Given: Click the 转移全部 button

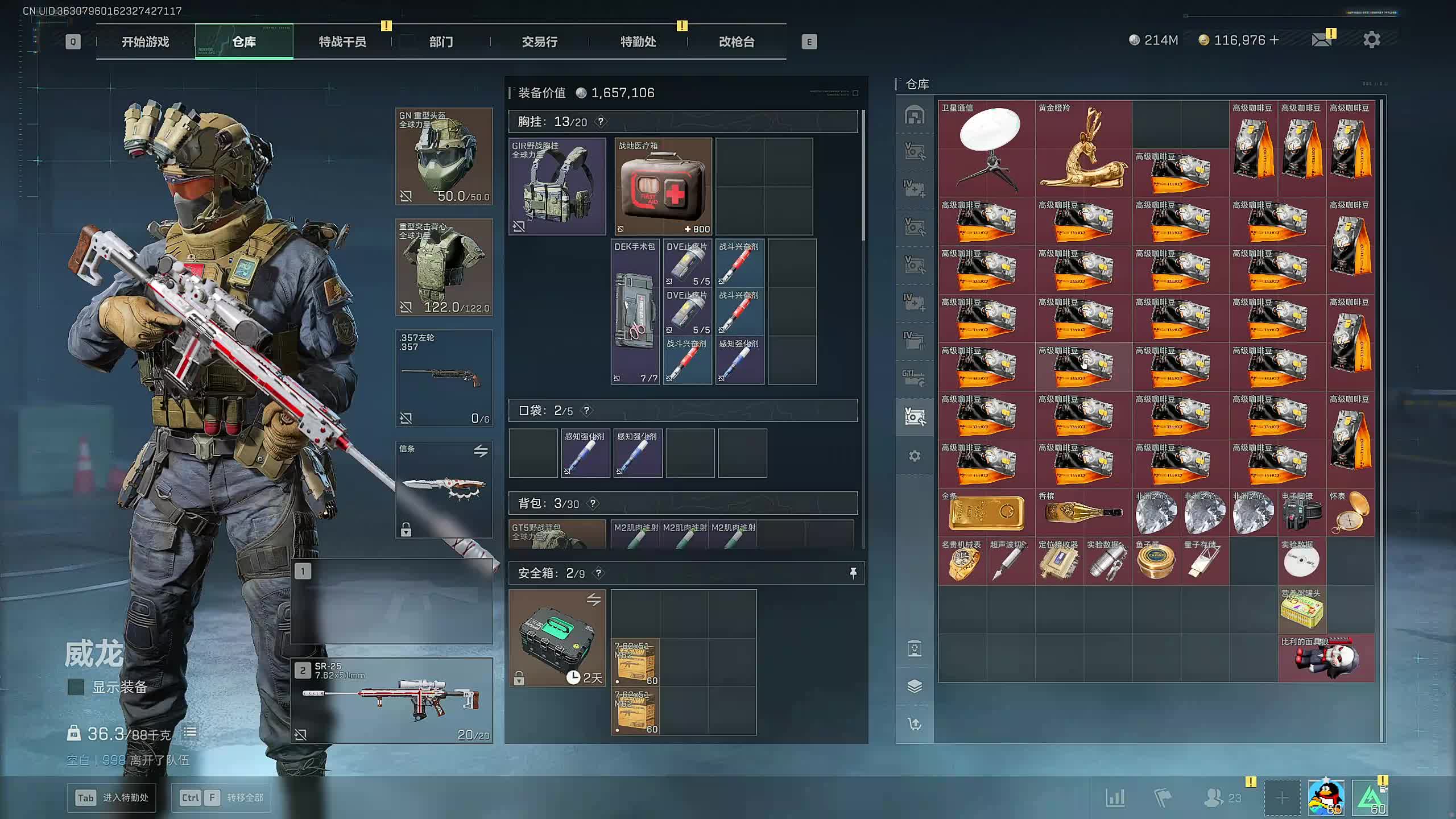Looking at the screenshot, I should pos(221,797).
